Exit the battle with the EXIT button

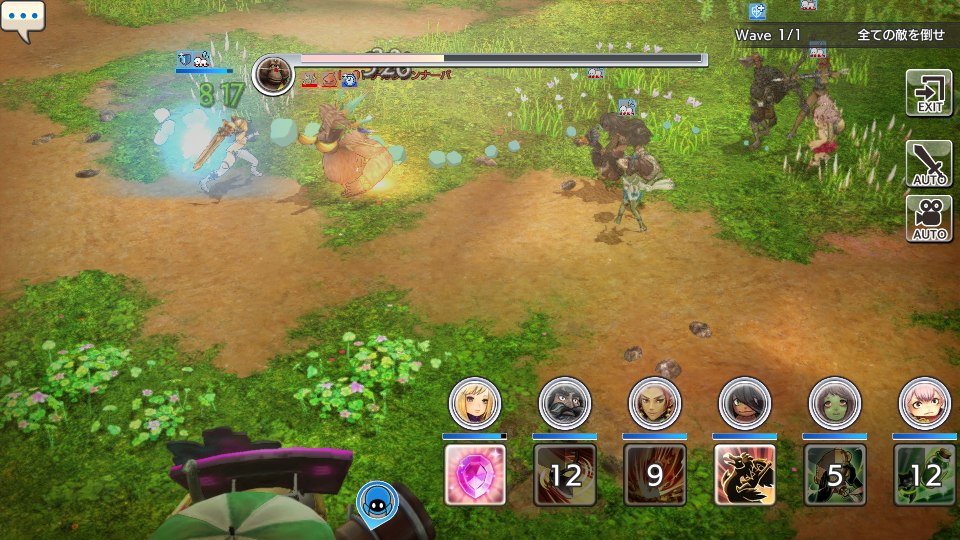pos(928,92)
